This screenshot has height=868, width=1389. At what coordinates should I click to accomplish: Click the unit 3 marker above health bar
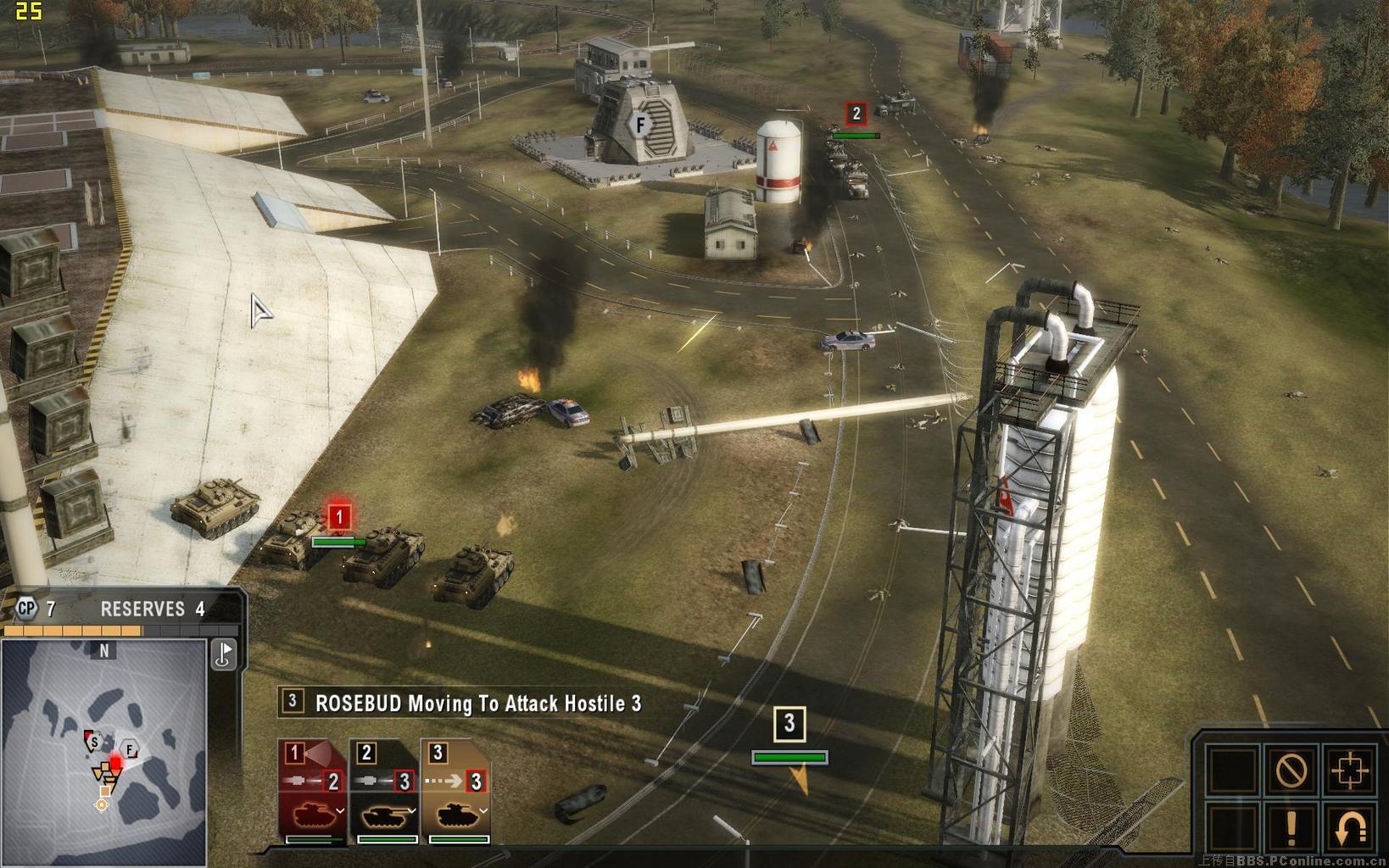click(789, 723)
